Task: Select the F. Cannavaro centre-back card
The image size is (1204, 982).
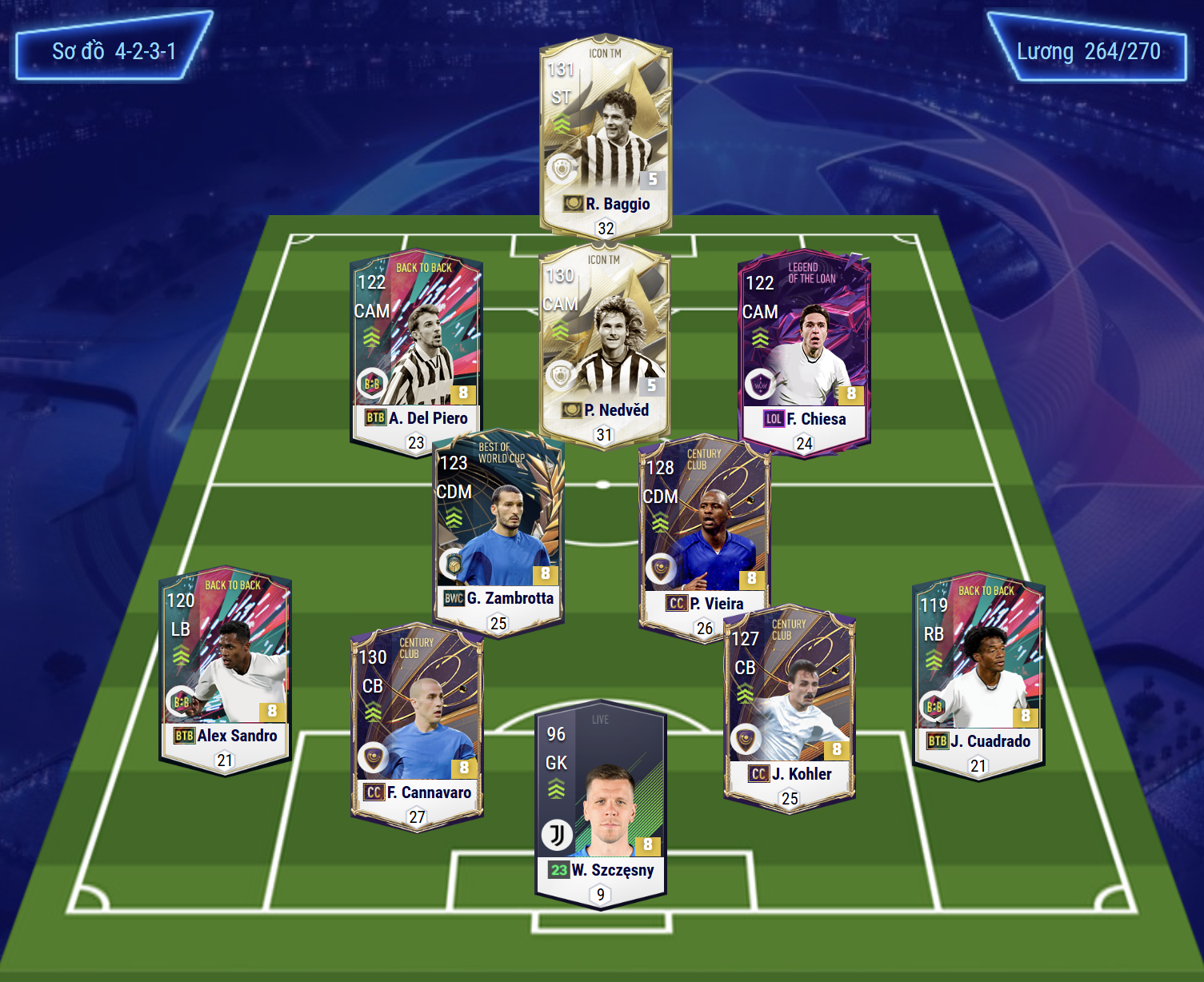Action: pyautogui.click(x=417, y=720)
